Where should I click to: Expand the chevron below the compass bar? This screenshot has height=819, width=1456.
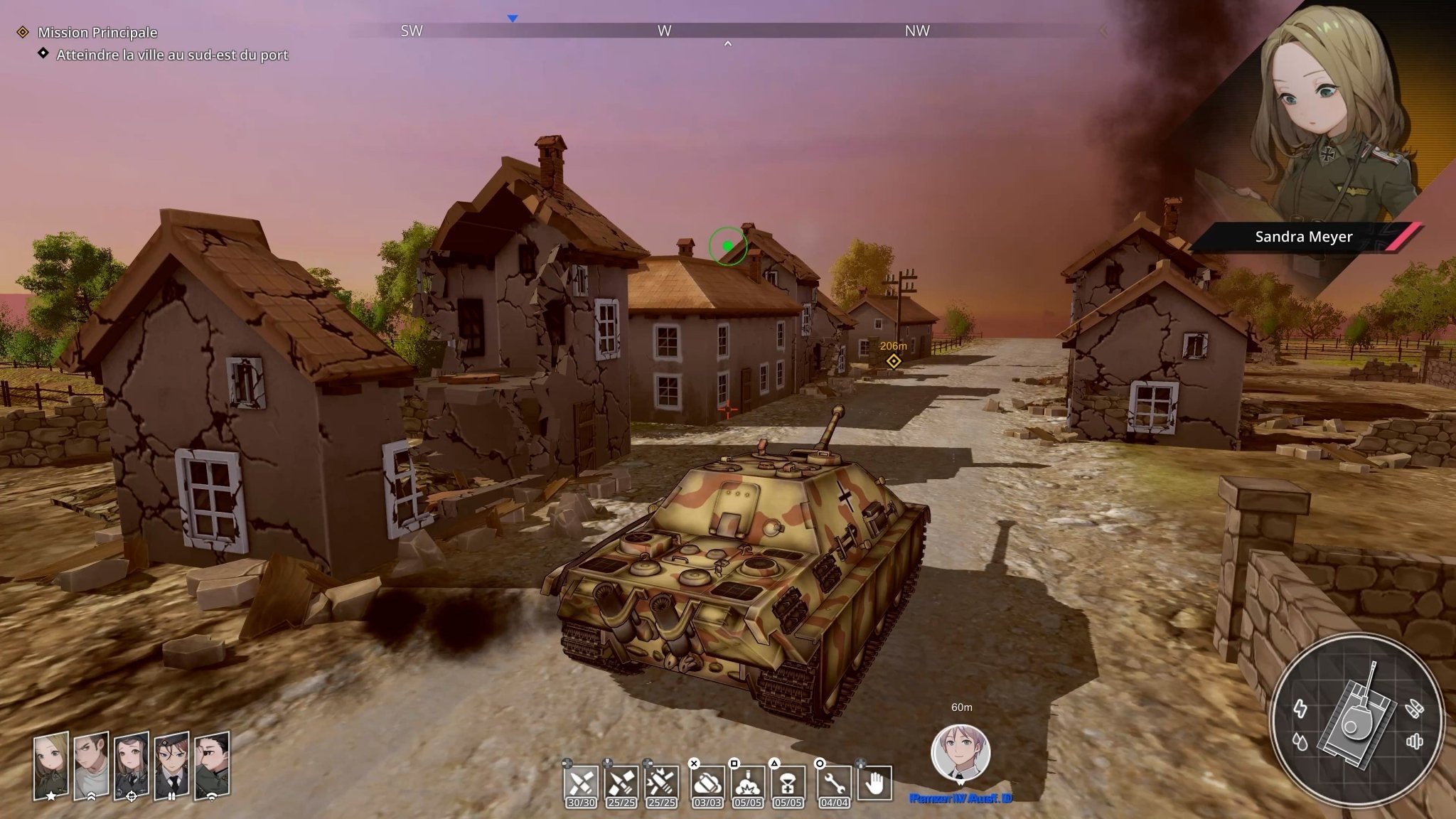727,43
